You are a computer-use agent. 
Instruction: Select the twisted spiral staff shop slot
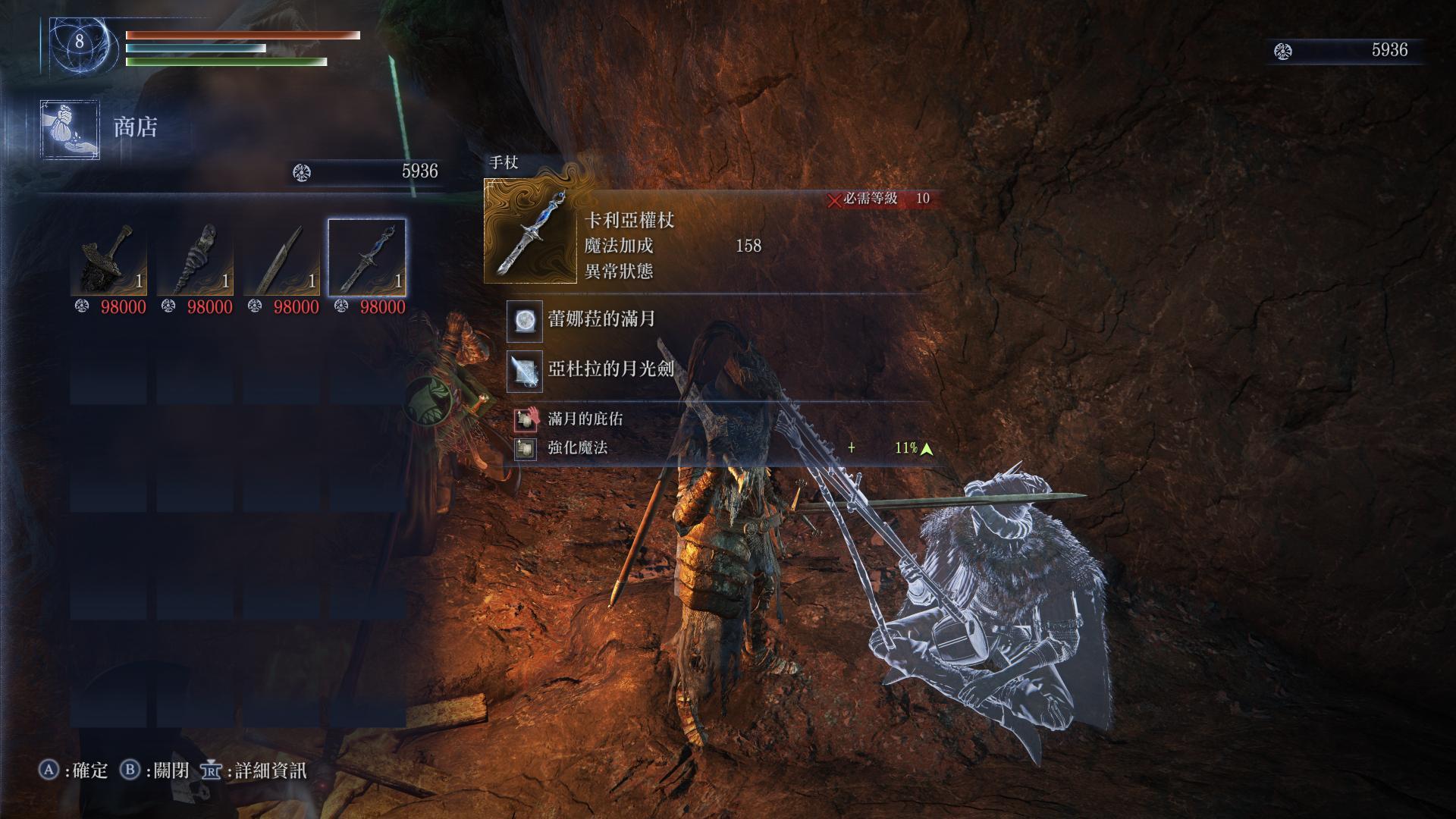[195, 258]
